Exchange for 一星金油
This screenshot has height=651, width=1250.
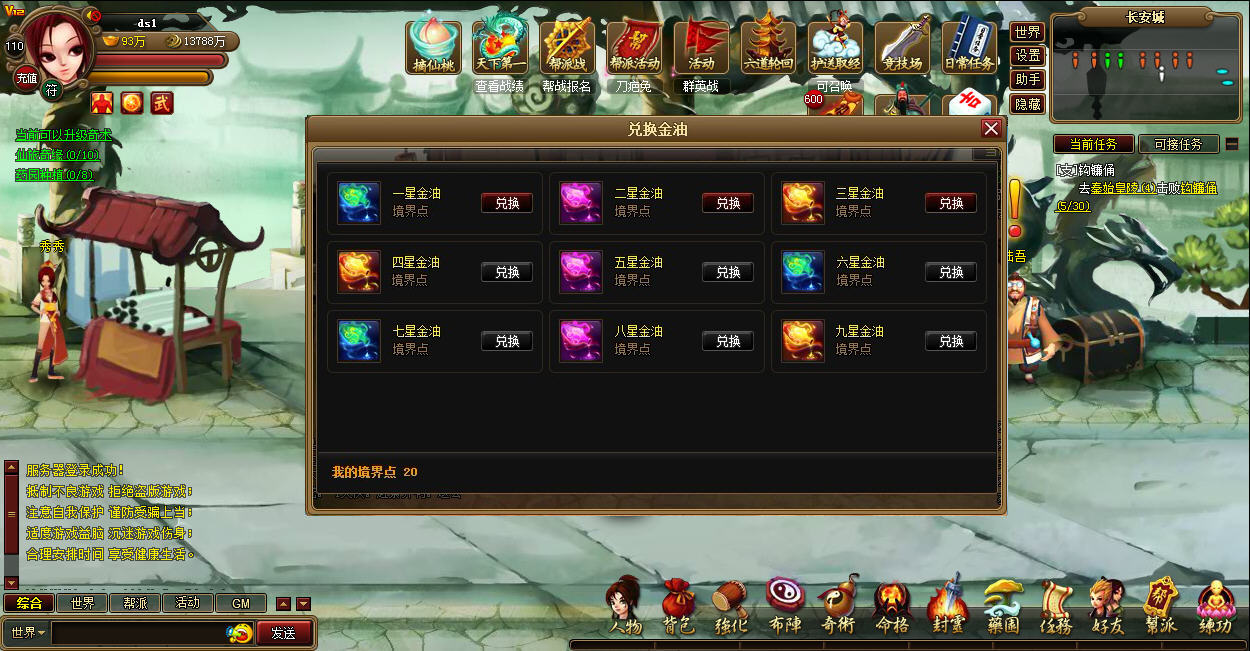[507, 203]
